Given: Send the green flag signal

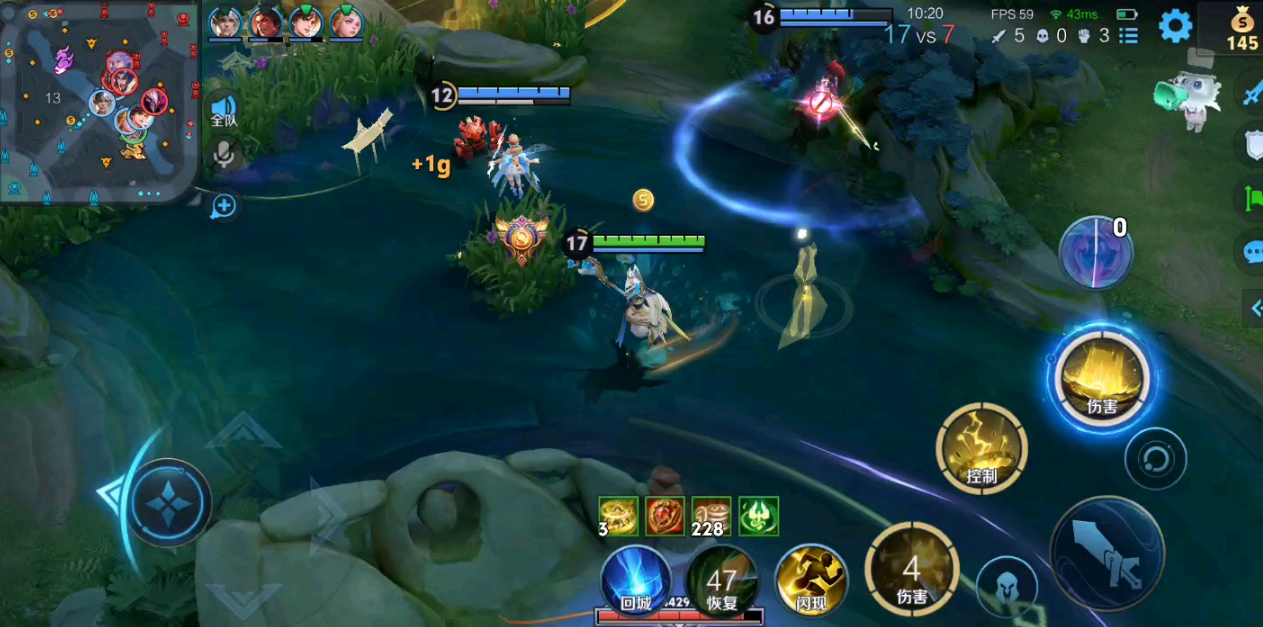Looking at the screenshot, I should 1252,198.
